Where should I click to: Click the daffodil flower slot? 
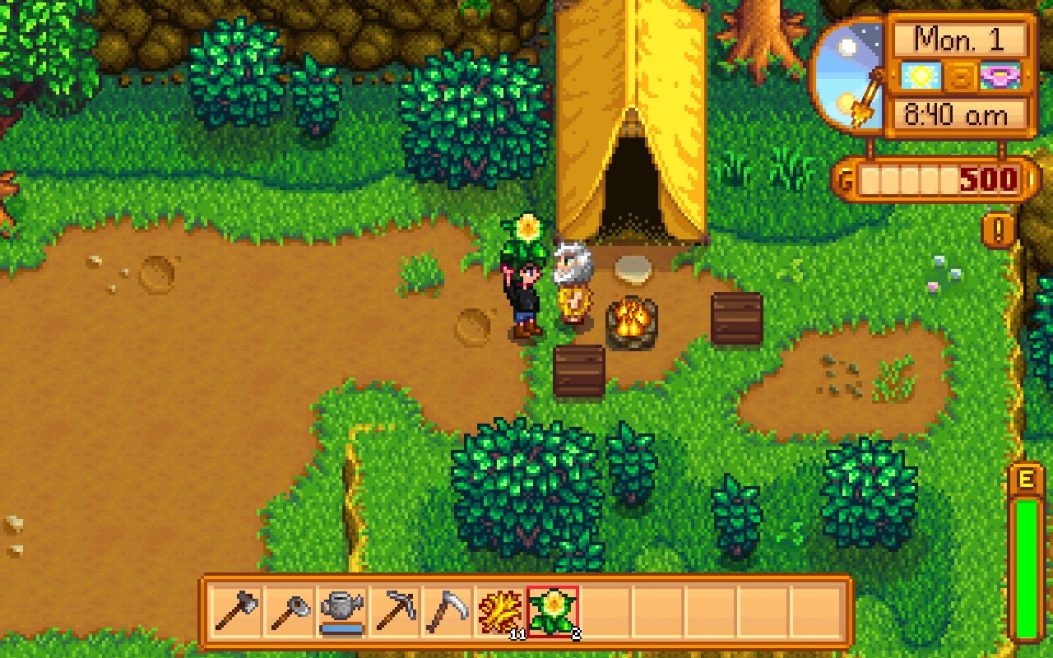(x=552, y=610)
